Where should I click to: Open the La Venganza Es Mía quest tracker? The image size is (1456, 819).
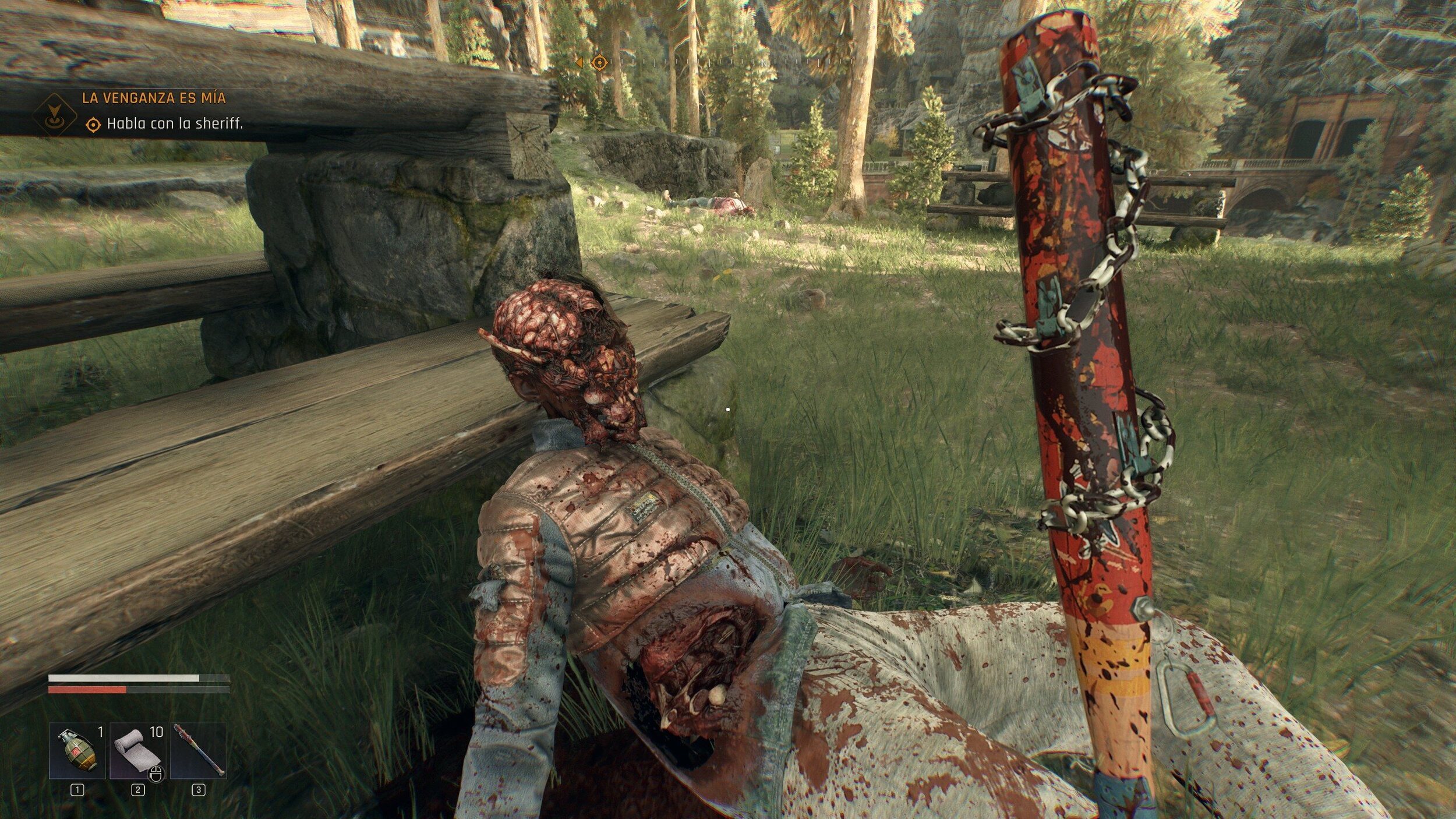point(154,98)
